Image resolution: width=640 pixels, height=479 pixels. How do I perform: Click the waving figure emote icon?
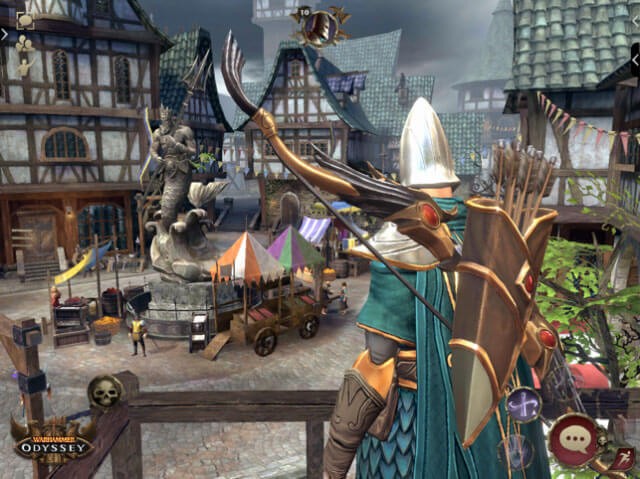[25, 66]
